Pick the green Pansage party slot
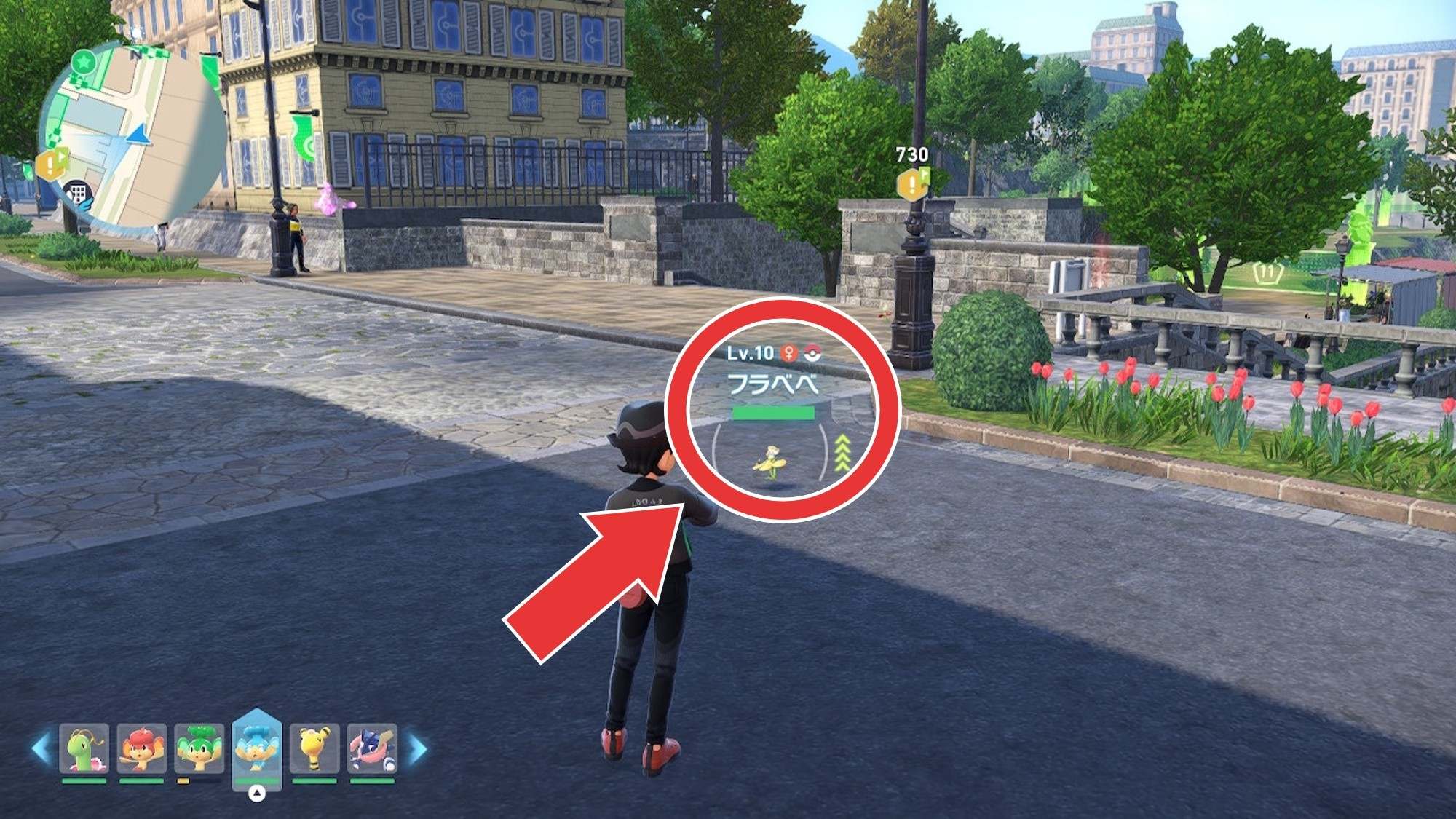The image size is (1456, 819). (x=199, y=748)
